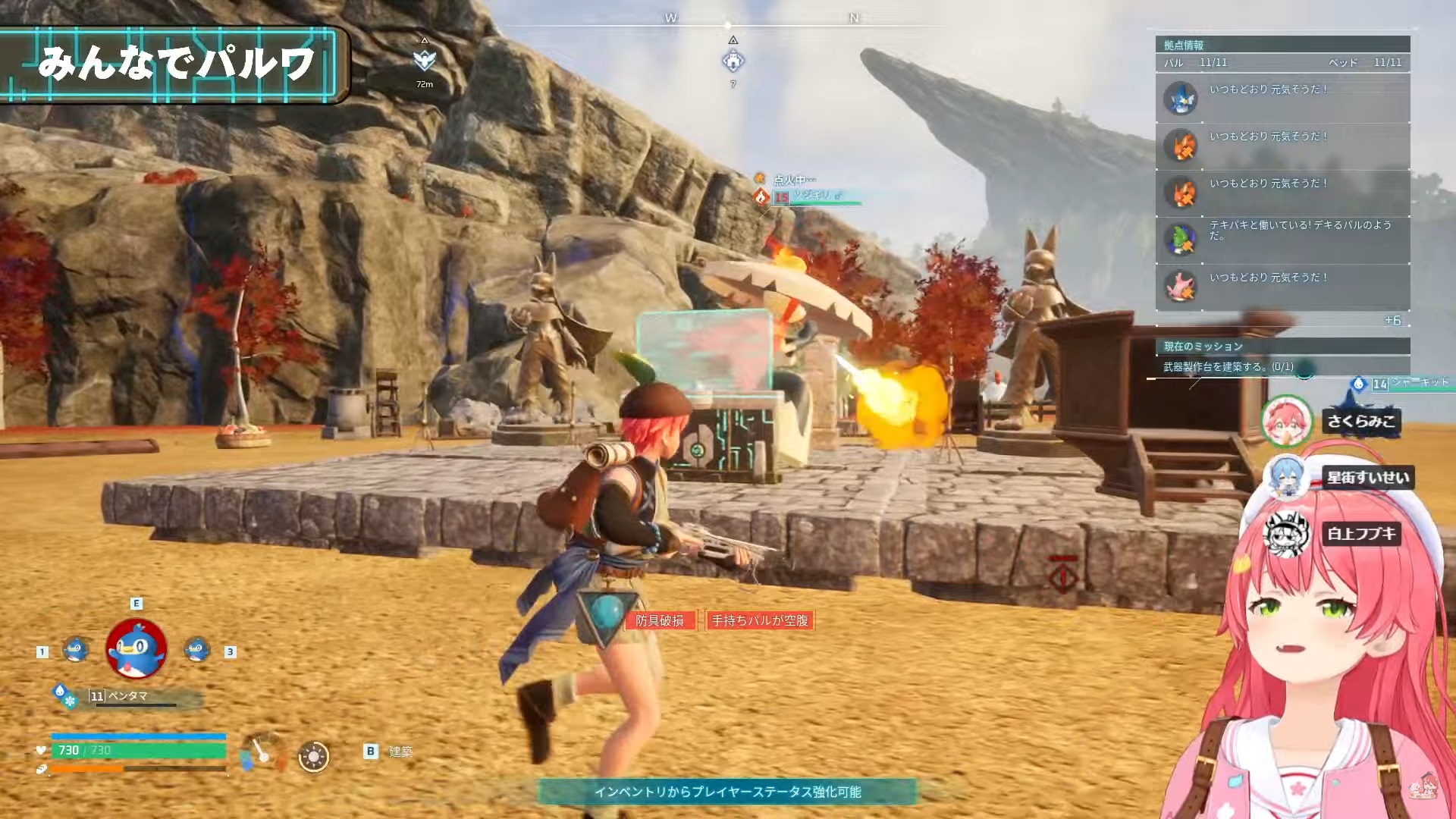Image resolution: width=1456 pixels, height=819 pixels.
Task: Expand the +6 more pals indicator
Action: pyautogui.click(x=1392, y=321)
